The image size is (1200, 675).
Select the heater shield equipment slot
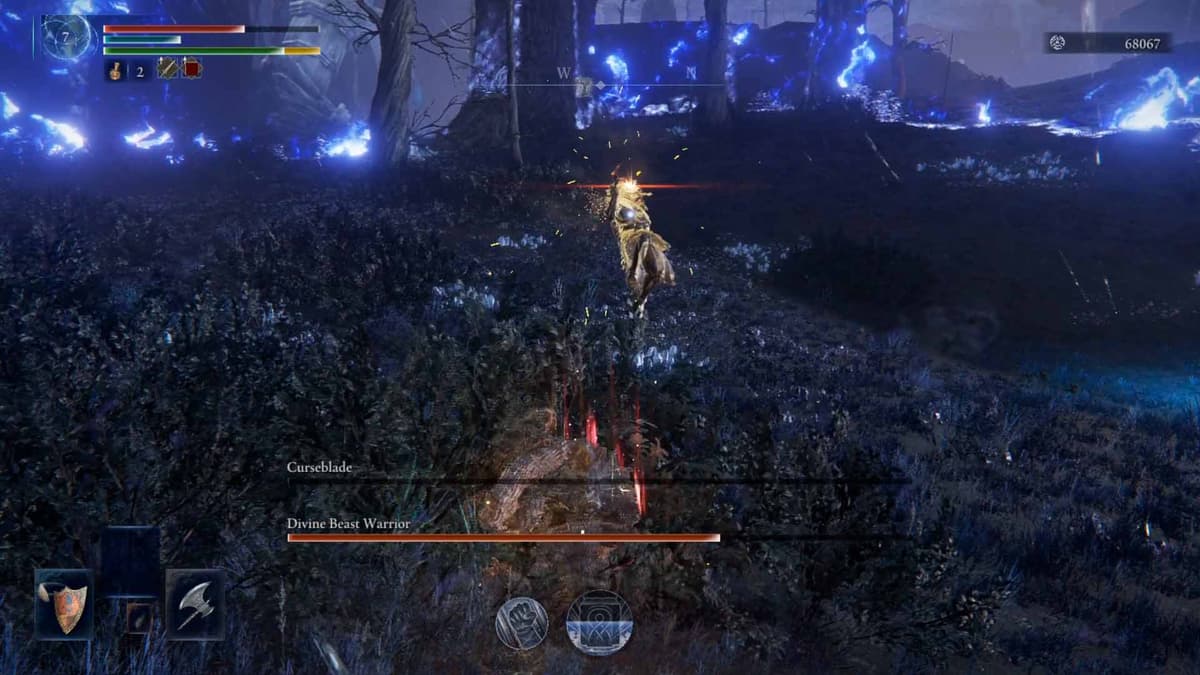pos(64,604)
